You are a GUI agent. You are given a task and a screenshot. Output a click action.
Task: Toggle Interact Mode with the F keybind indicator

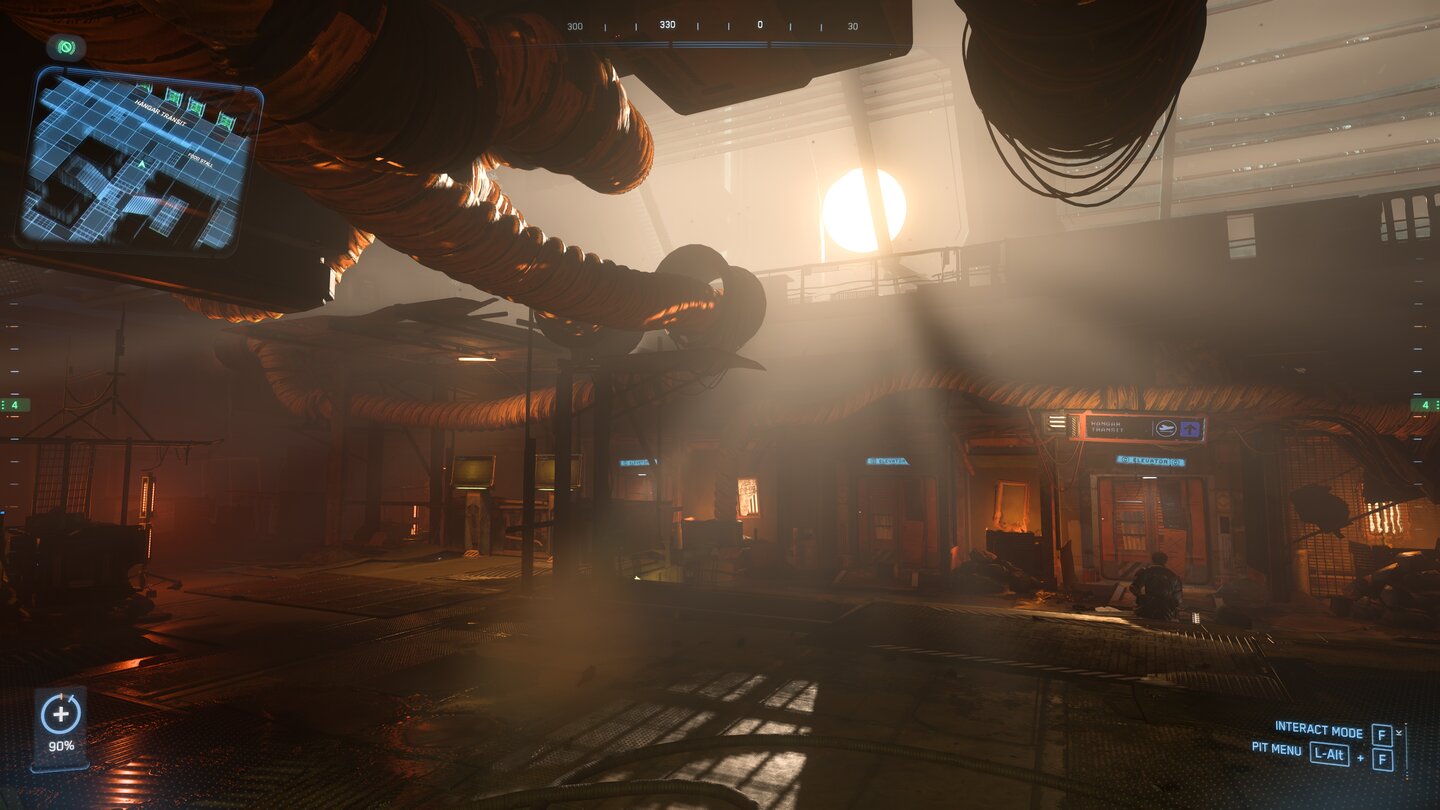click(1382, 735)
